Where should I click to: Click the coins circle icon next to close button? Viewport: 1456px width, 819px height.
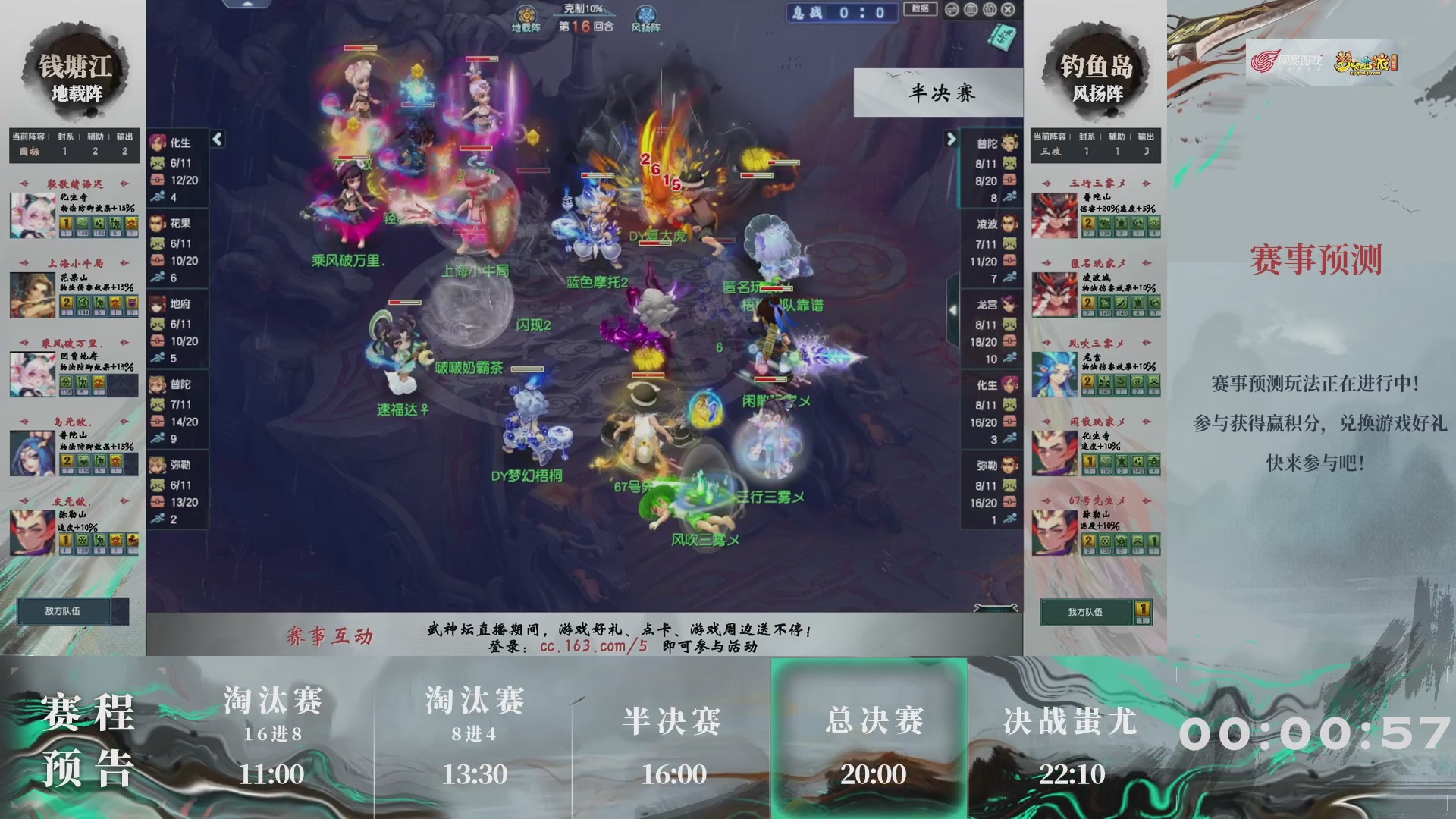pos(989,9)
